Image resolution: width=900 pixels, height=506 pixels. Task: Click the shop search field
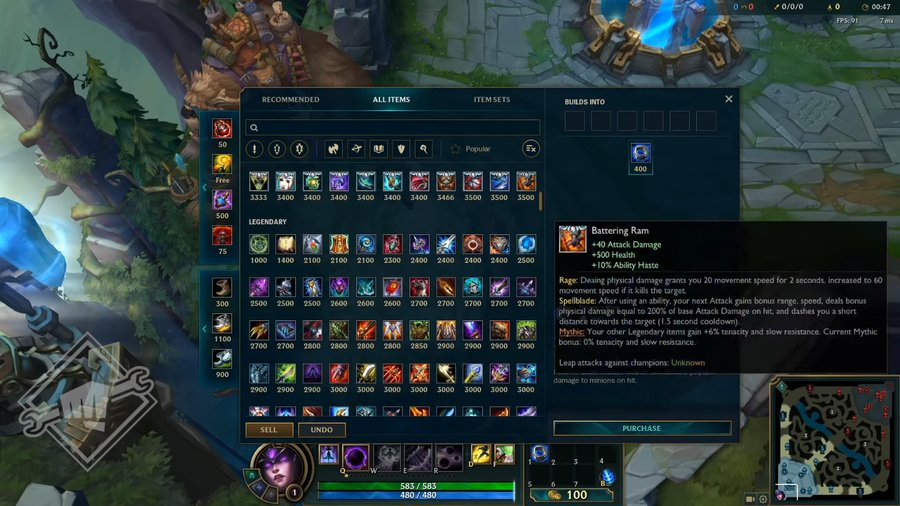[x=393, y=128]
